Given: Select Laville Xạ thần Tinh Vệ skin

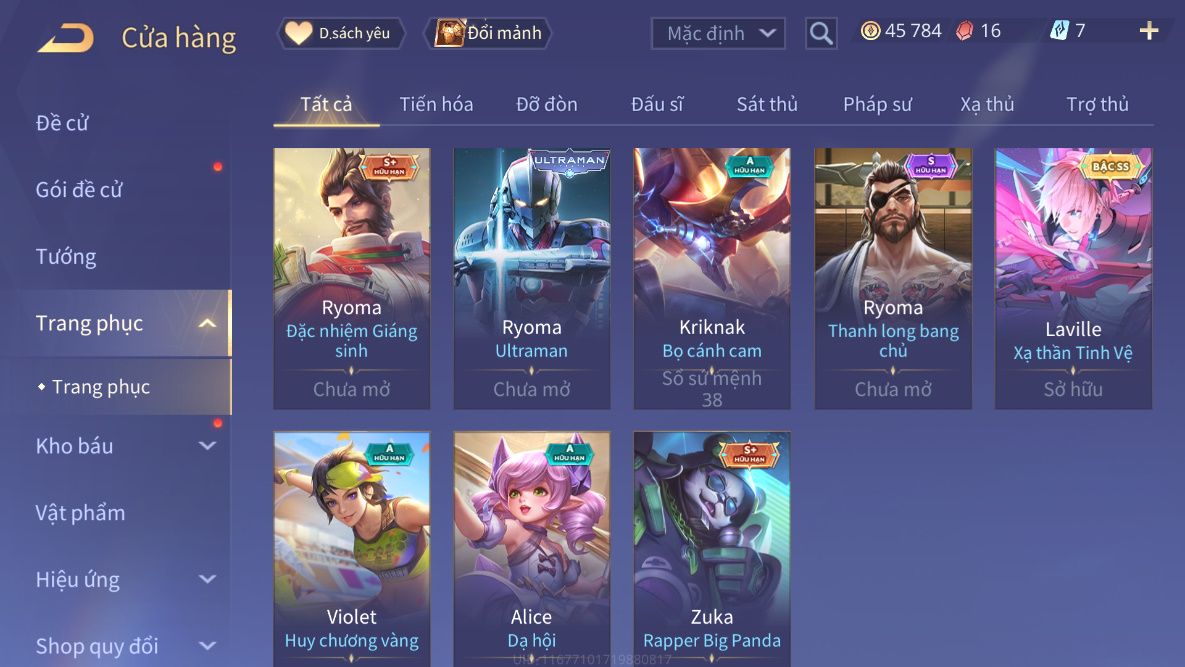Looking at the screenshot, I should click(1073, 278).
